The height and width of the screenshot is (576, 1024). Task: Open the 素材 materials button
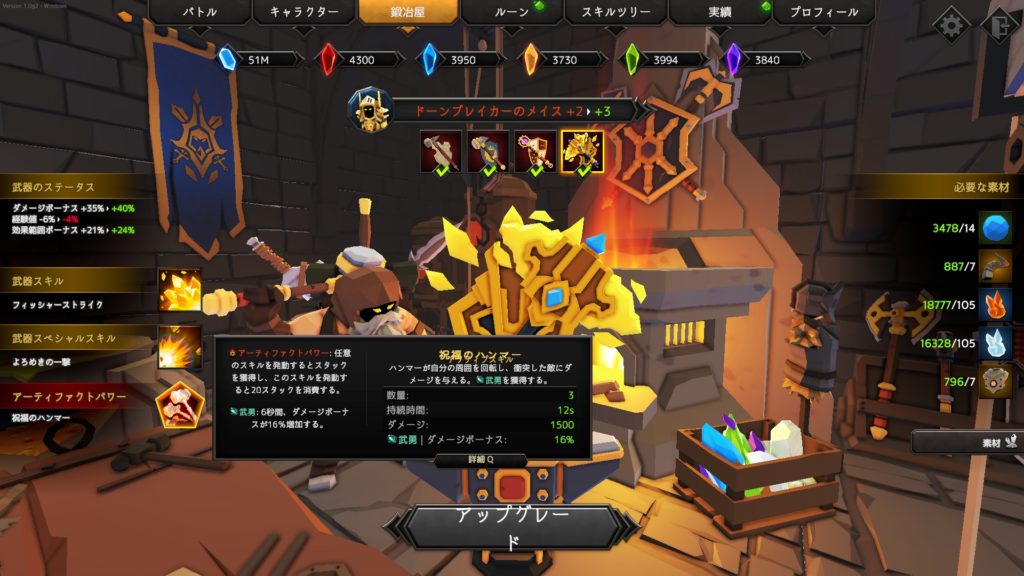click(x=965, y=440)
